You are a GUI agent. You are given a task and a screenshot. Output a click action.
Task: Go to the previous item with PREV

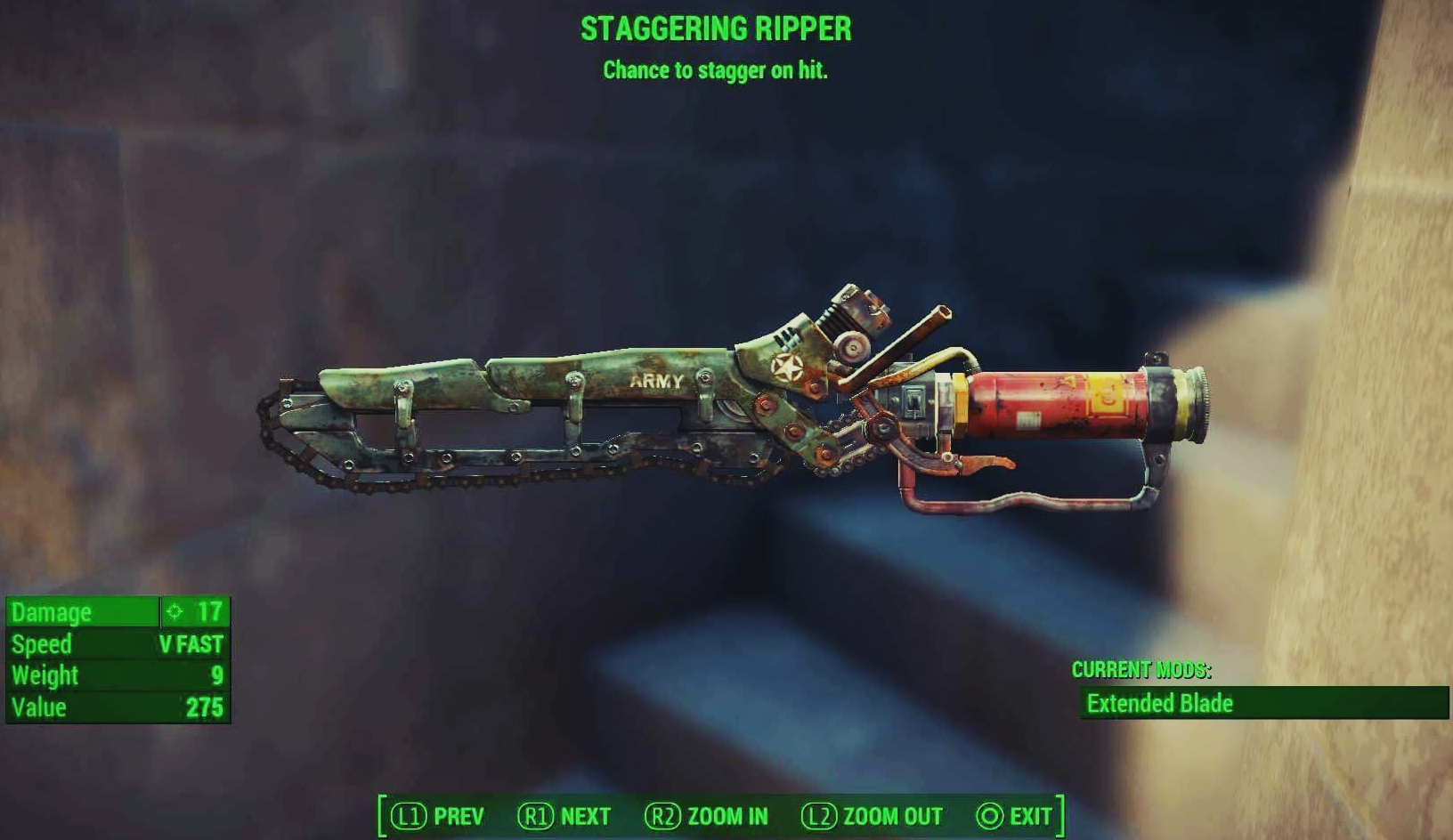click(438, 816)
